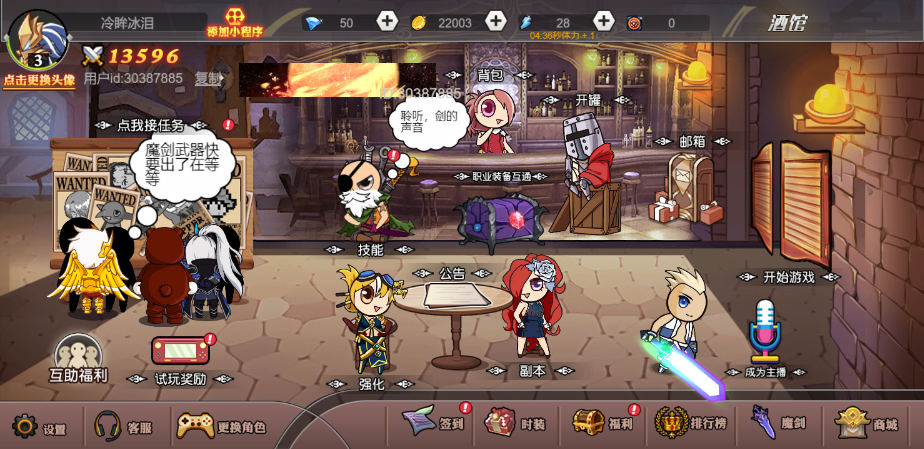Open 客服 customer service
The height and width of the screenshot is (449, 924).
tap(122, 427)
